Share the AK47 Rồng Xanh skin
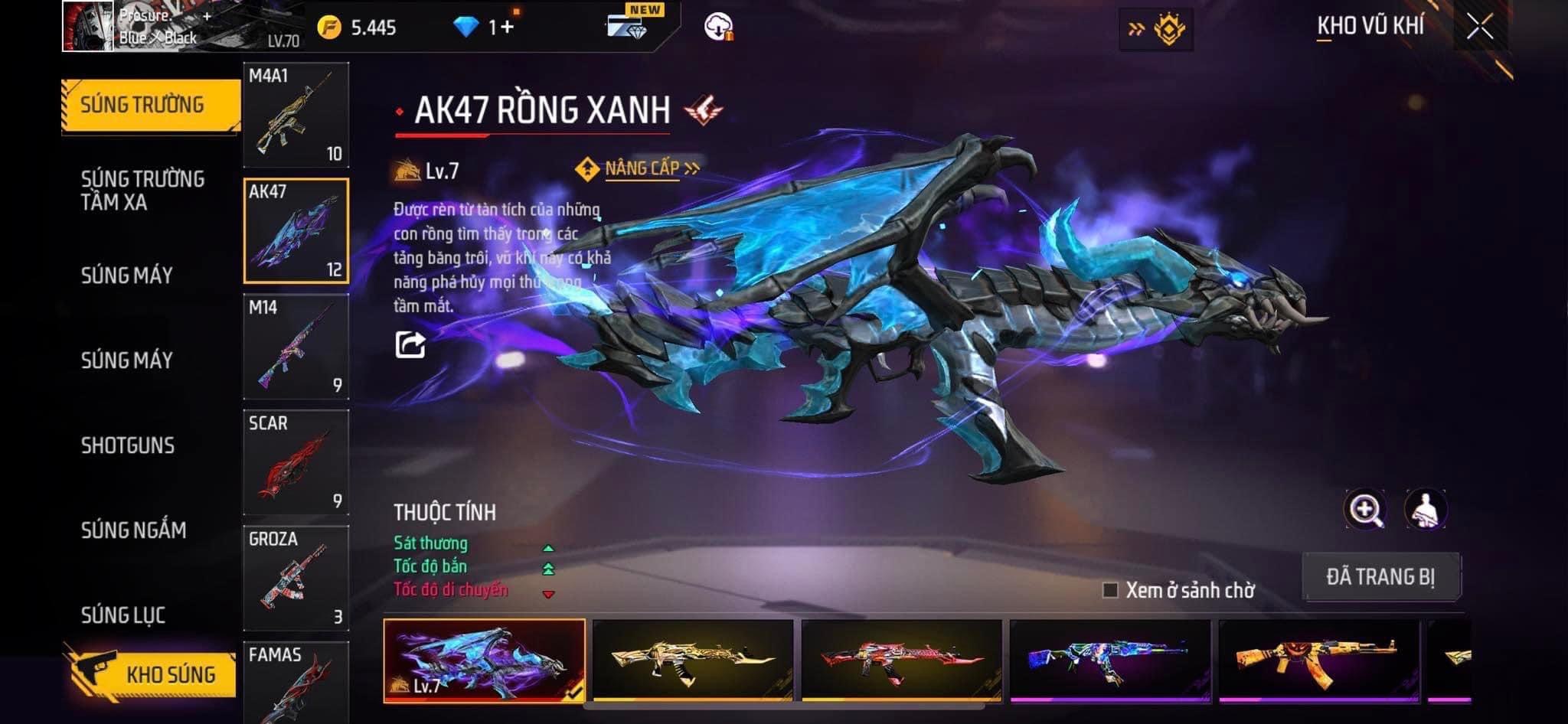 [x=410, y=344]
